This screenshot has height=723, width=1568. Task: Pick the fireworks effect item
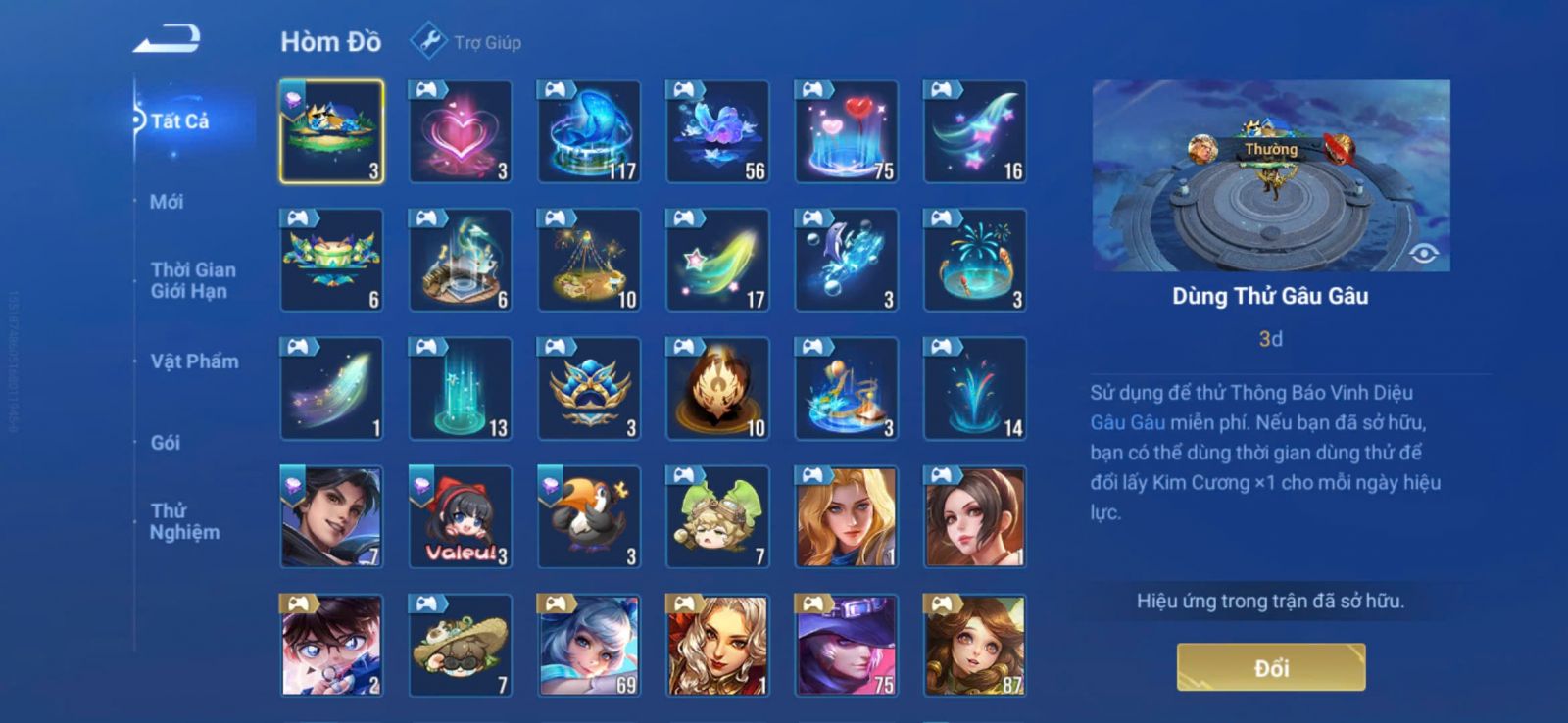(974, 261)
